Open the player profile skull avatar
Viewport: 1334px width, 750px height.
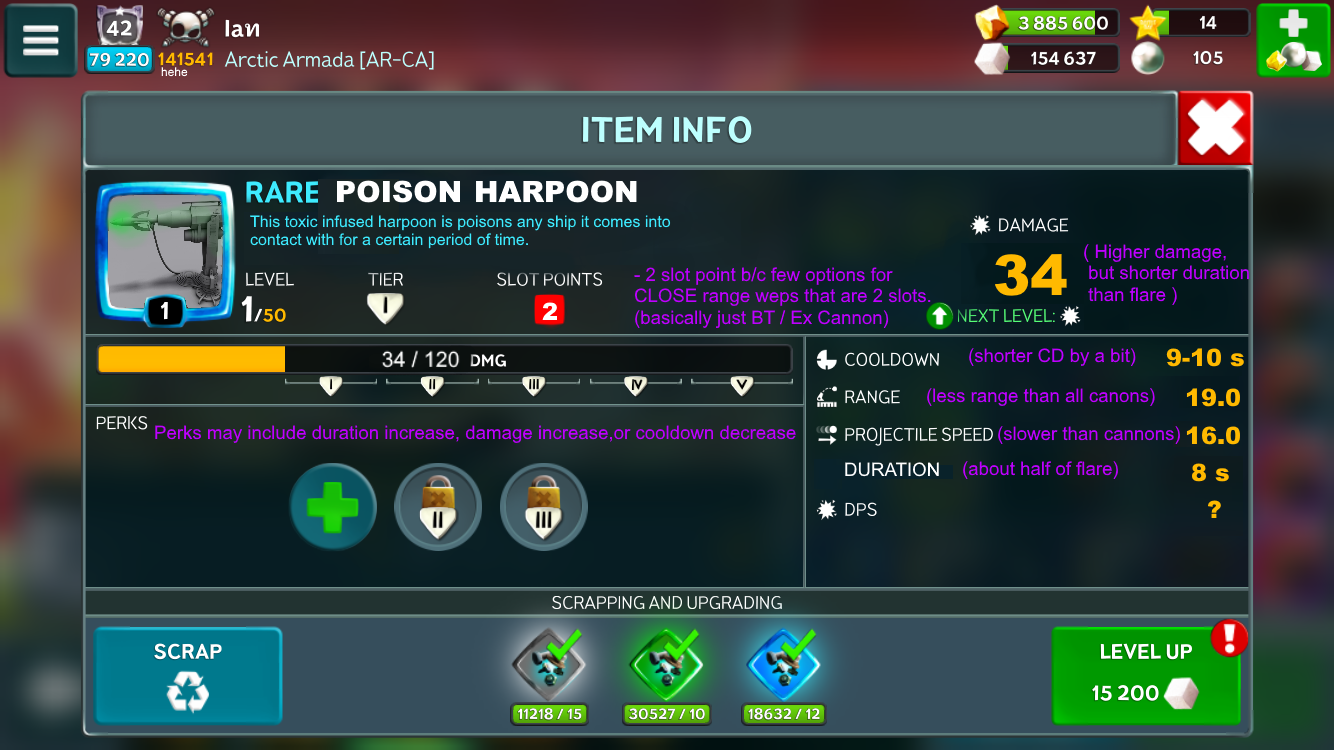185,27
